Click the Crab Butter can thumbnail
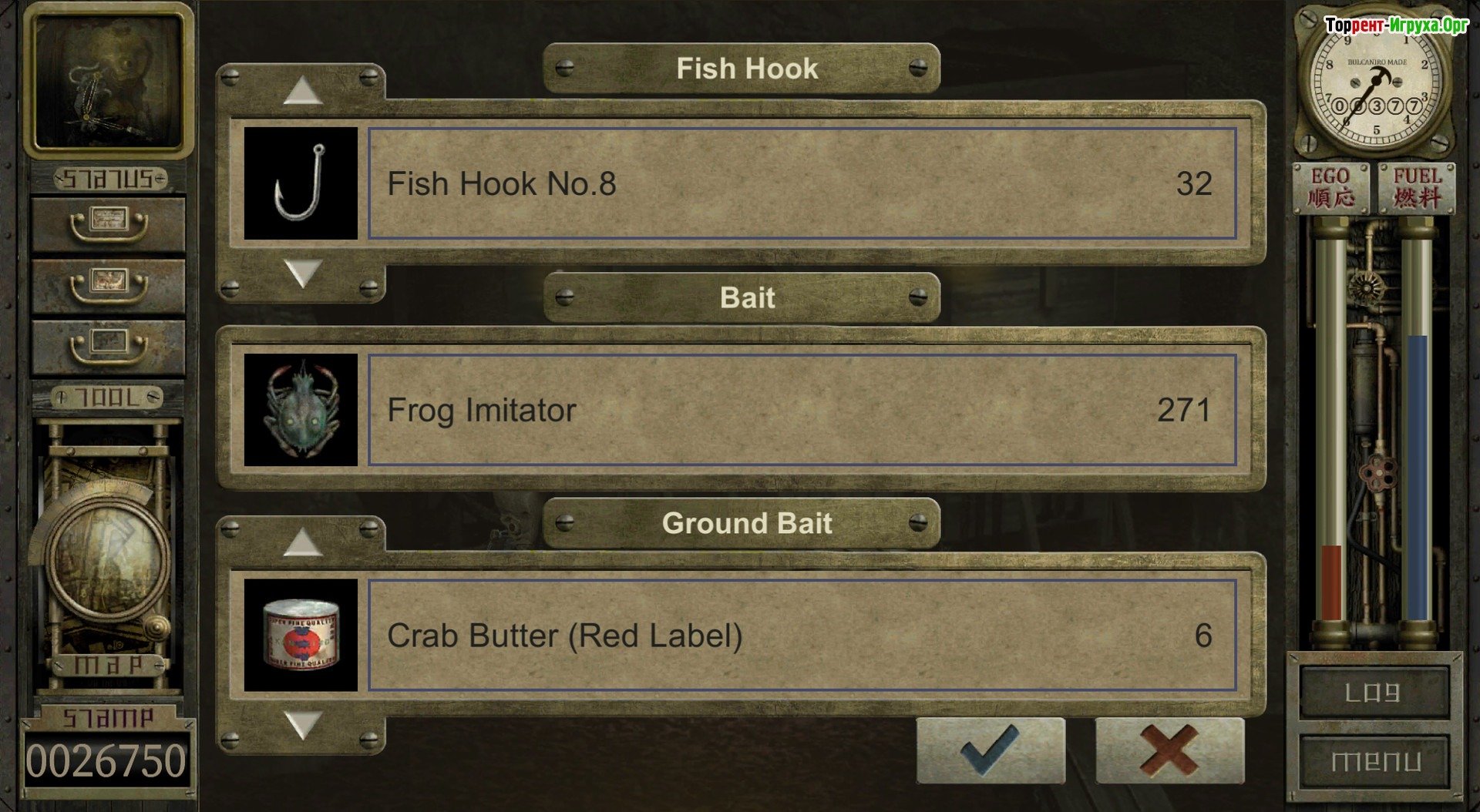The height and width of the screenshot is (812, 1480). click(x=301, y=636)
